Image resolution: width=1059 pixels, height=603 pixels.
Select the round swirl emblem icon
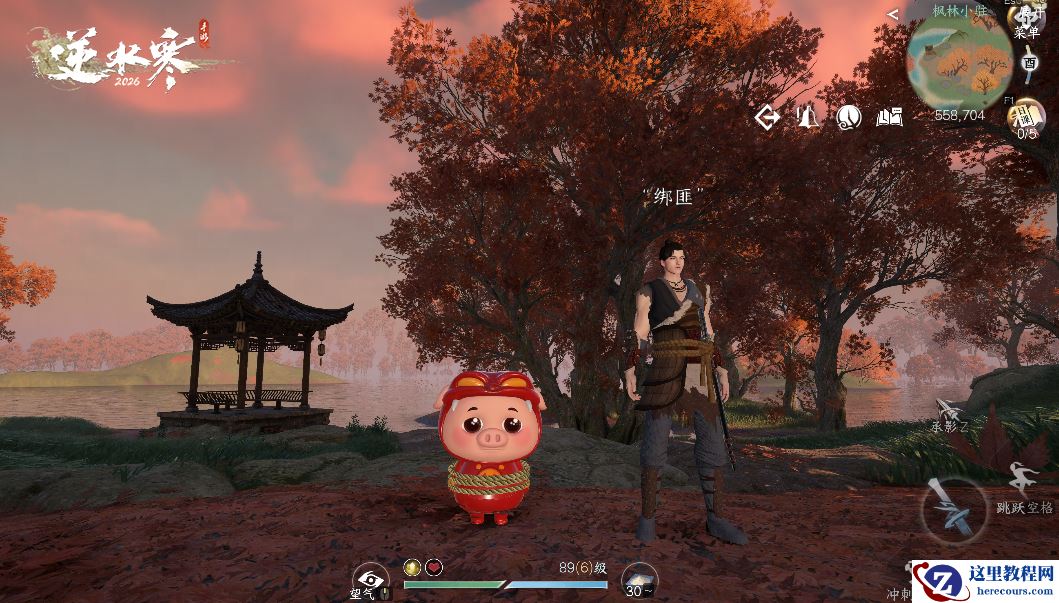[x=849, y=118]
